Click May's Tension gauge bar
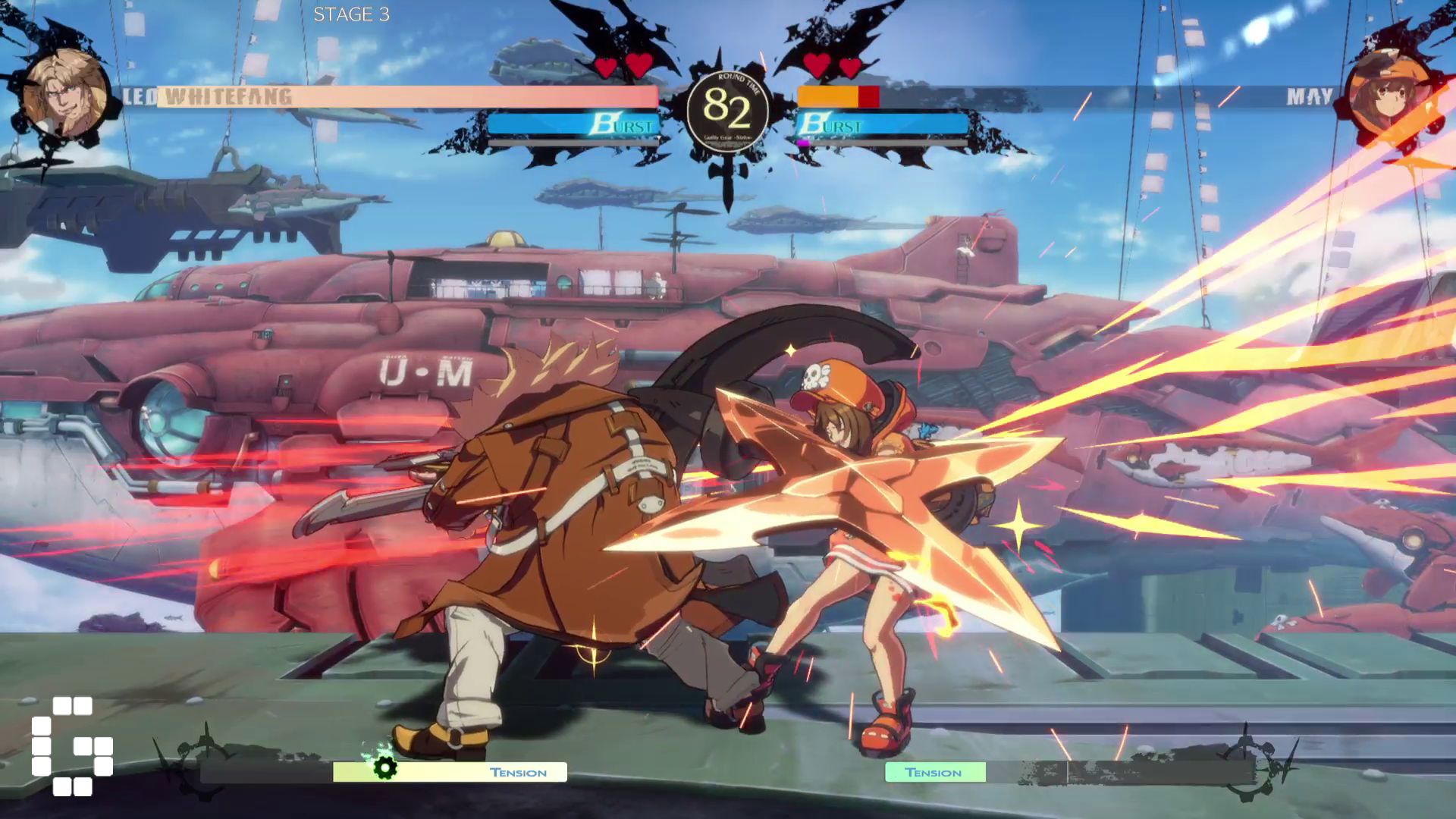The height and width of the screenshot is (819, 1456). (936, 772)
